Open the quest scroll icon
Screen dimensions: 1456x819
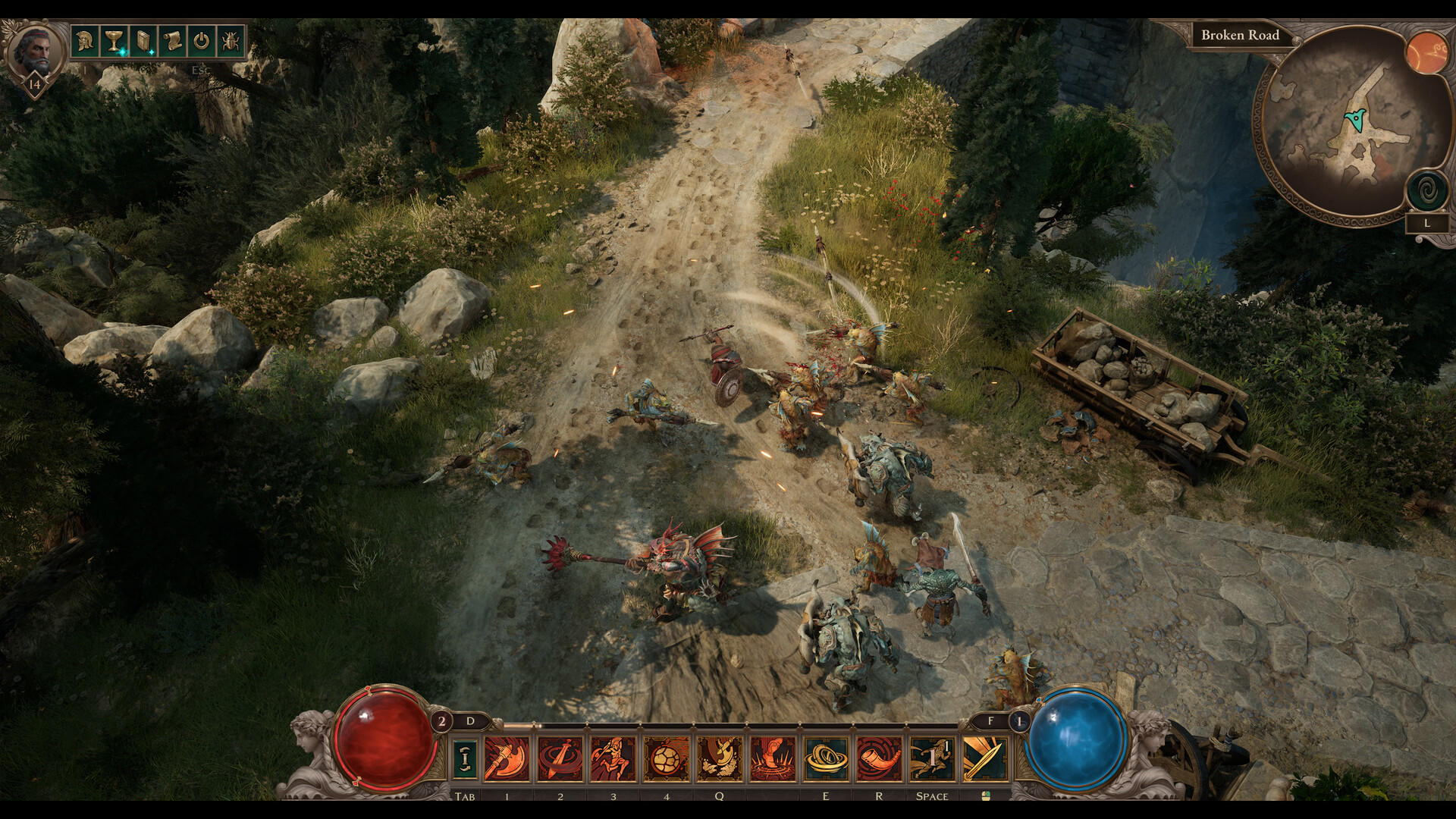(x=171, y=42)
